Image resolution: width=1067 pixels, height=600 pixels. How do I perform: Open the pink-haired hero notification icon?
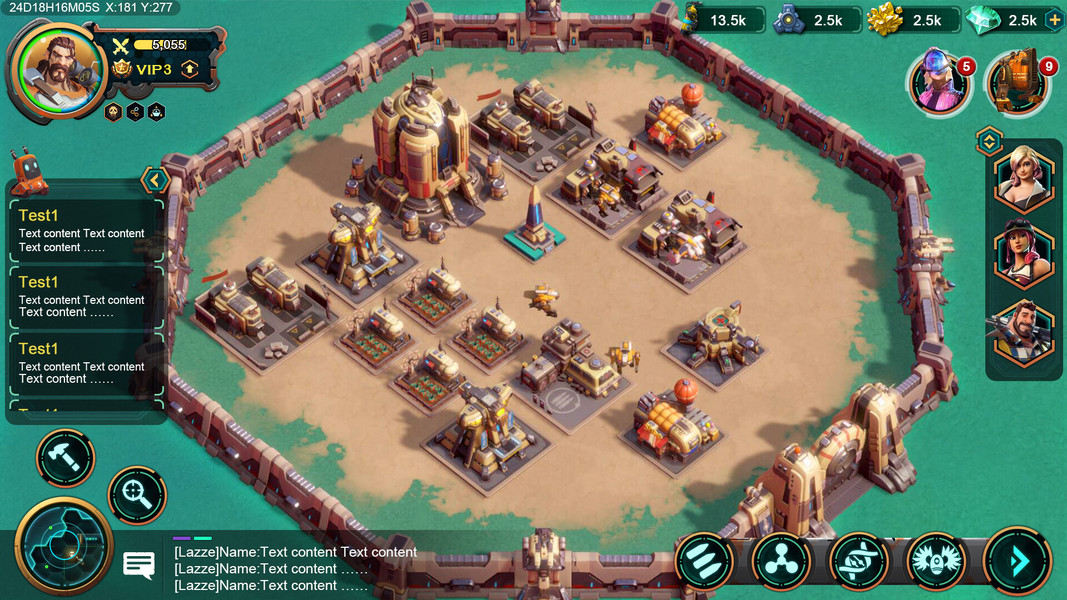click(x=939, y=84)
